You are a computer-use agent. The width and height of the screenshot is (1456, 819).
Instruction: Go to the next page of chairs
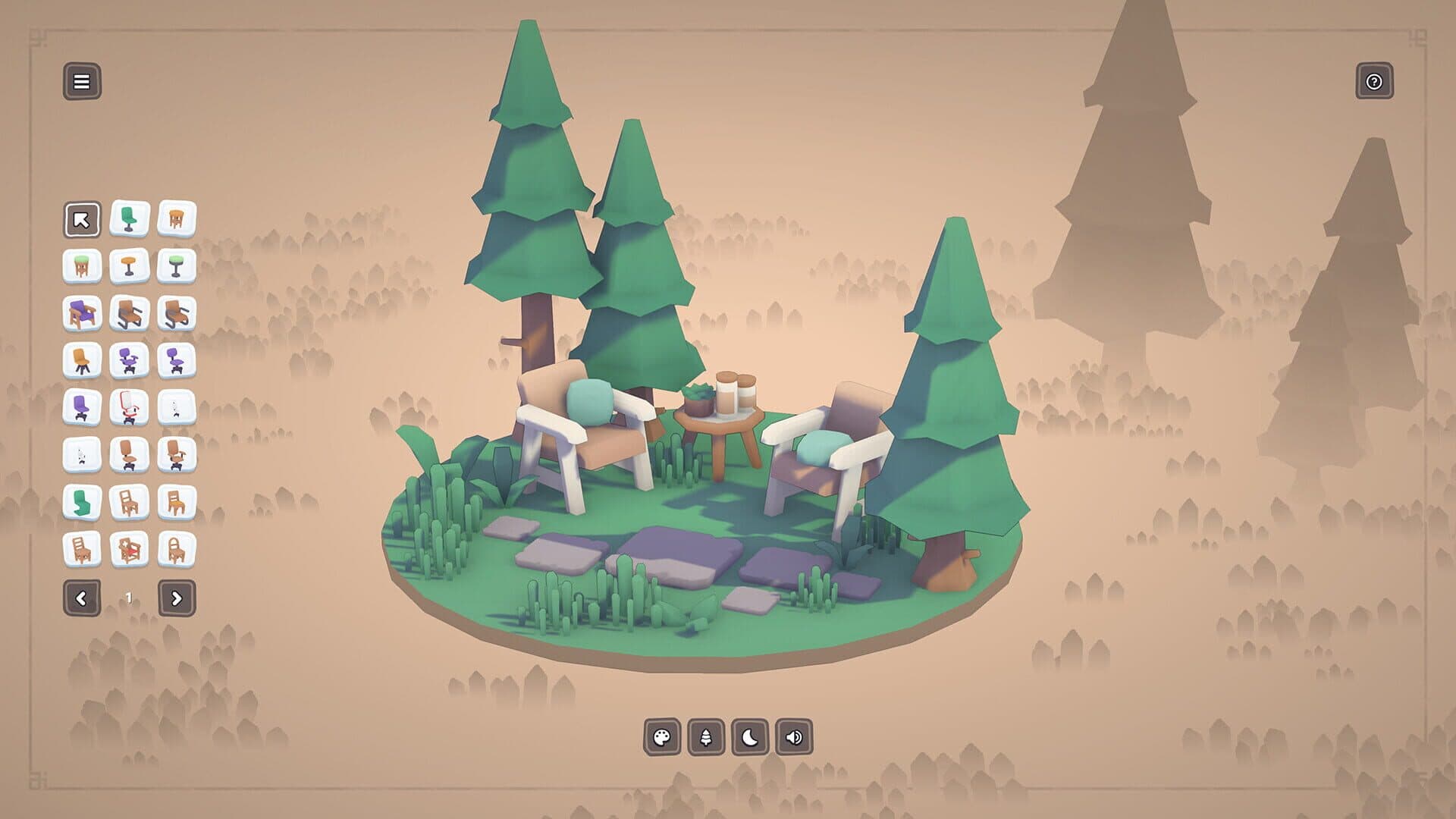pyautogui.click(x=176, y=597)
